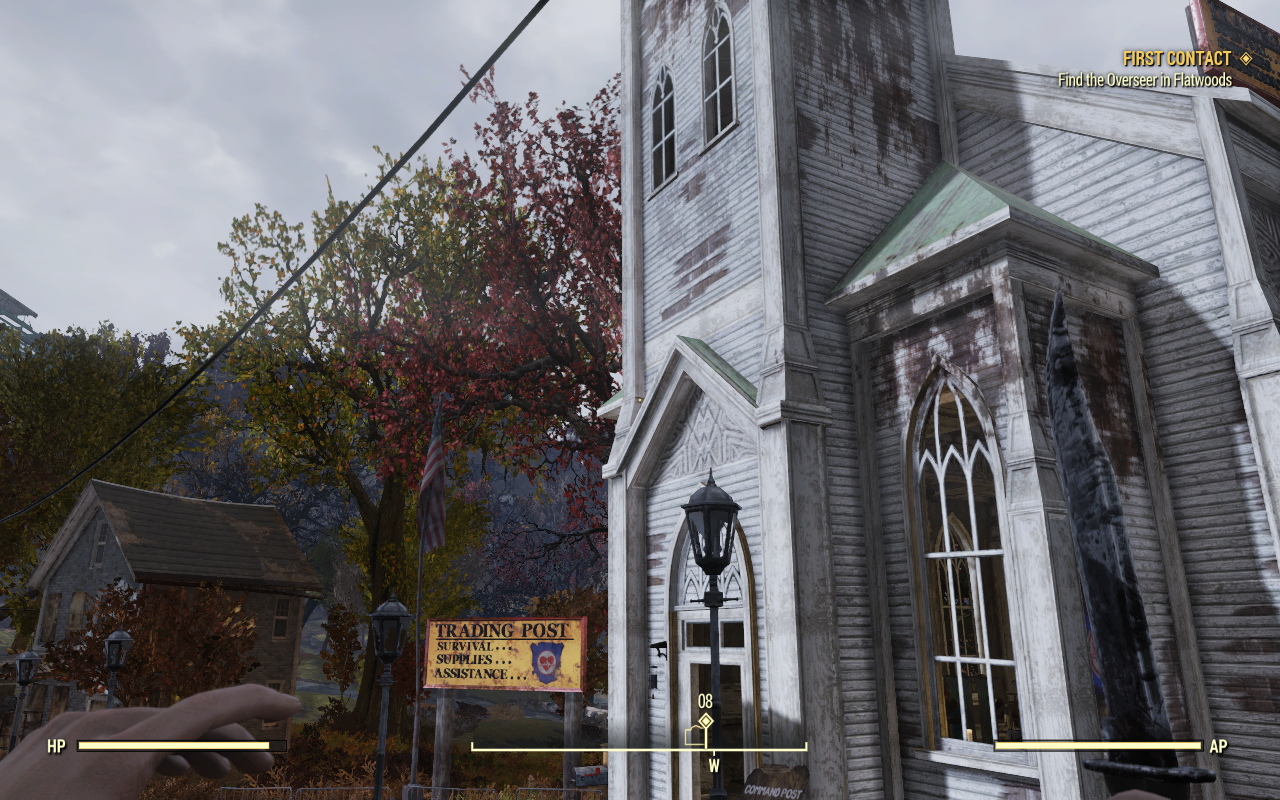Click the quest diamond icon beside FIRST CONTACT
This screenshot has height=800, width=1280.
(x=1247, y=58)
